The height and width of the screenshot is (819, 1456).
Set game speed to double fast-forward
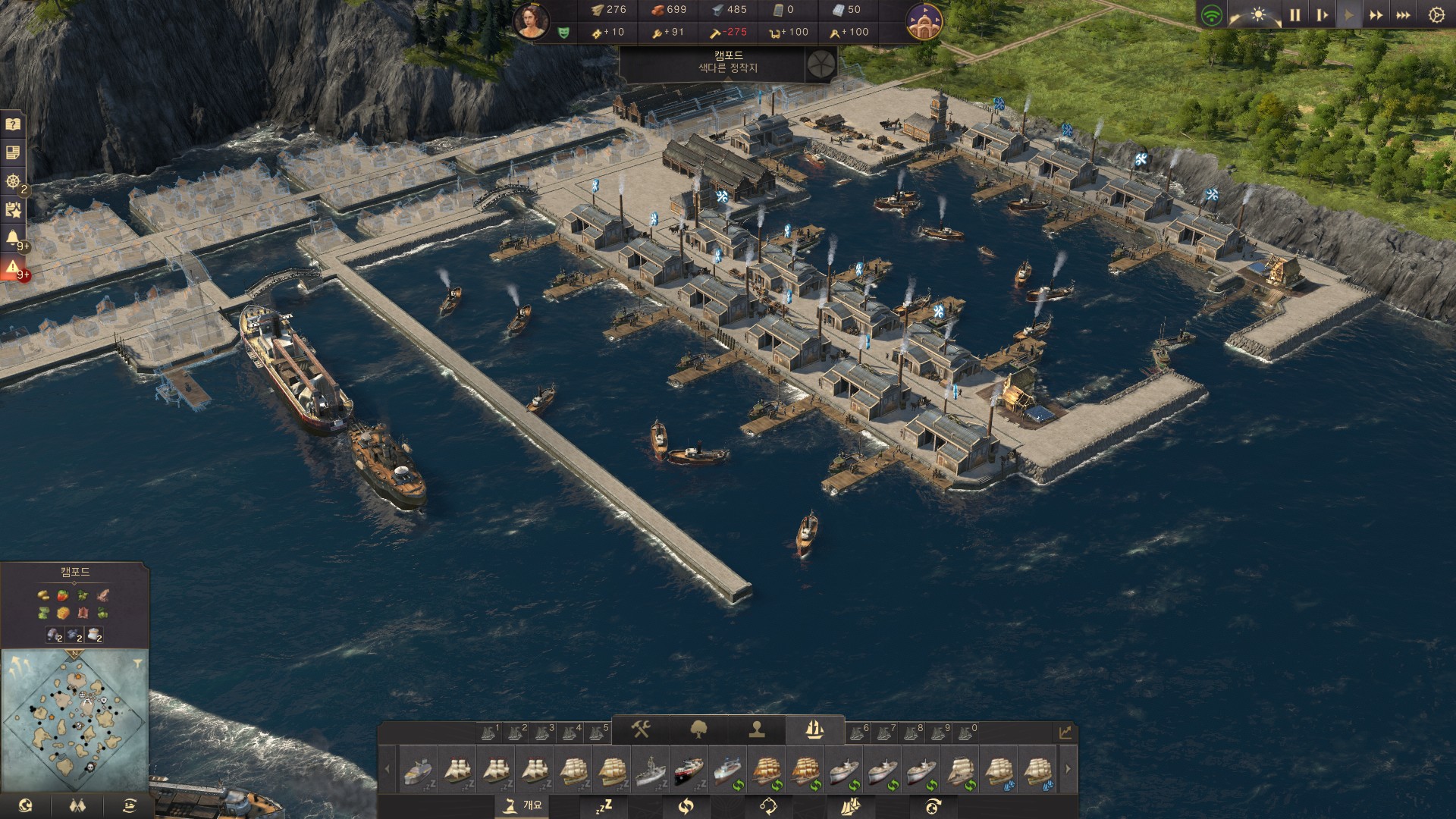pos(1376,15)
